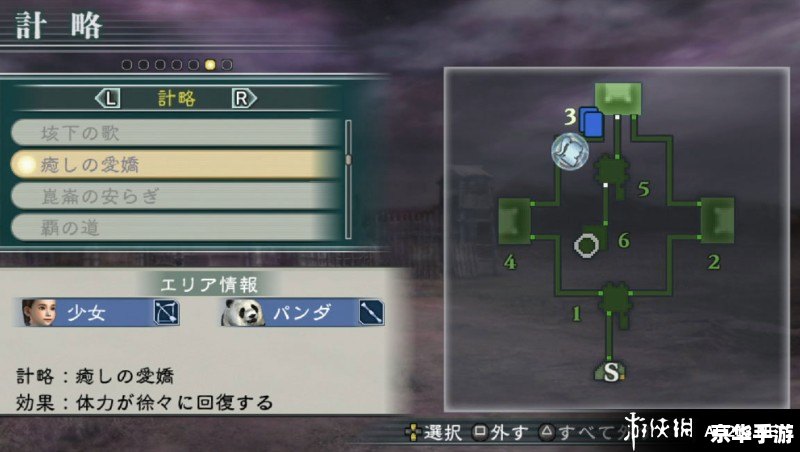The height and width of the screenshot is (452, 800).
Task: Select the circle marker at area 6
Action: (586, 244)
